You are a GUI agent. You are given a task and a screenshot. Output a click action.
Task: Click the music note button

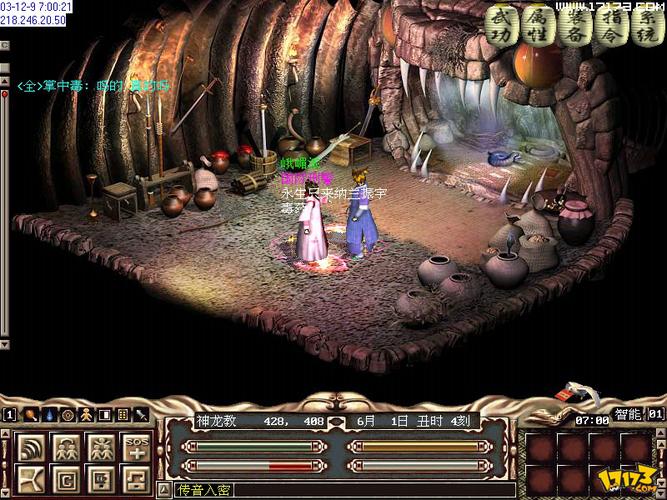pos(136,479)
